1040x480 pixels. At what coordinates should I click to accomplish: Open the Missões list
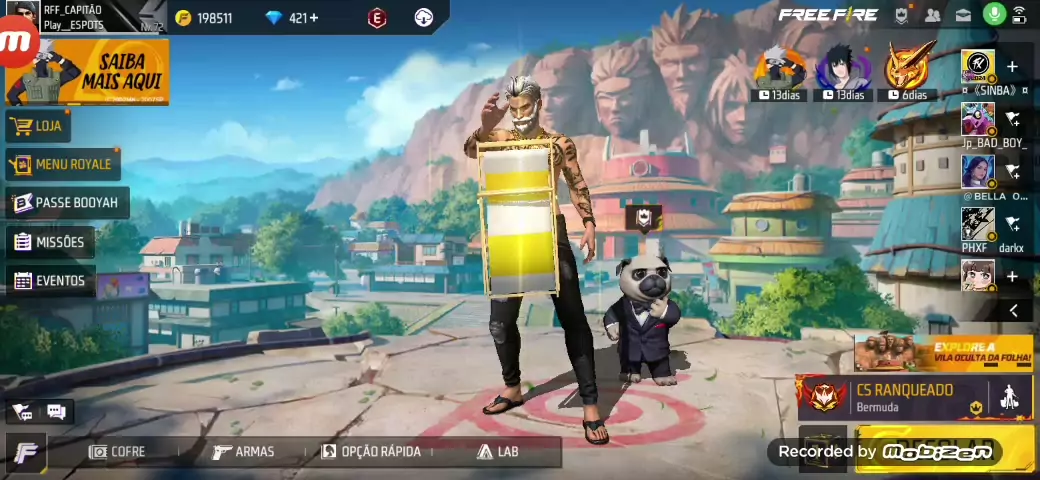(x=49, y=242)
